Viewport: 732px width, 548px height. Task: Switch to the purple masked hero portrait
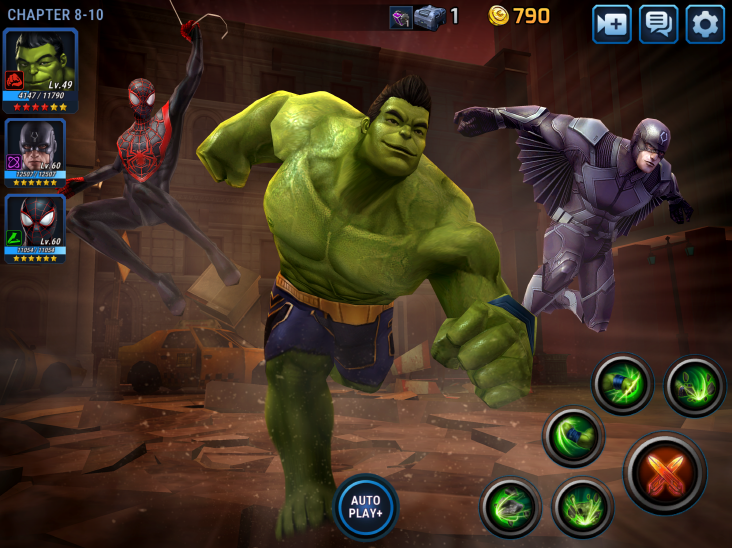[36, 153]
